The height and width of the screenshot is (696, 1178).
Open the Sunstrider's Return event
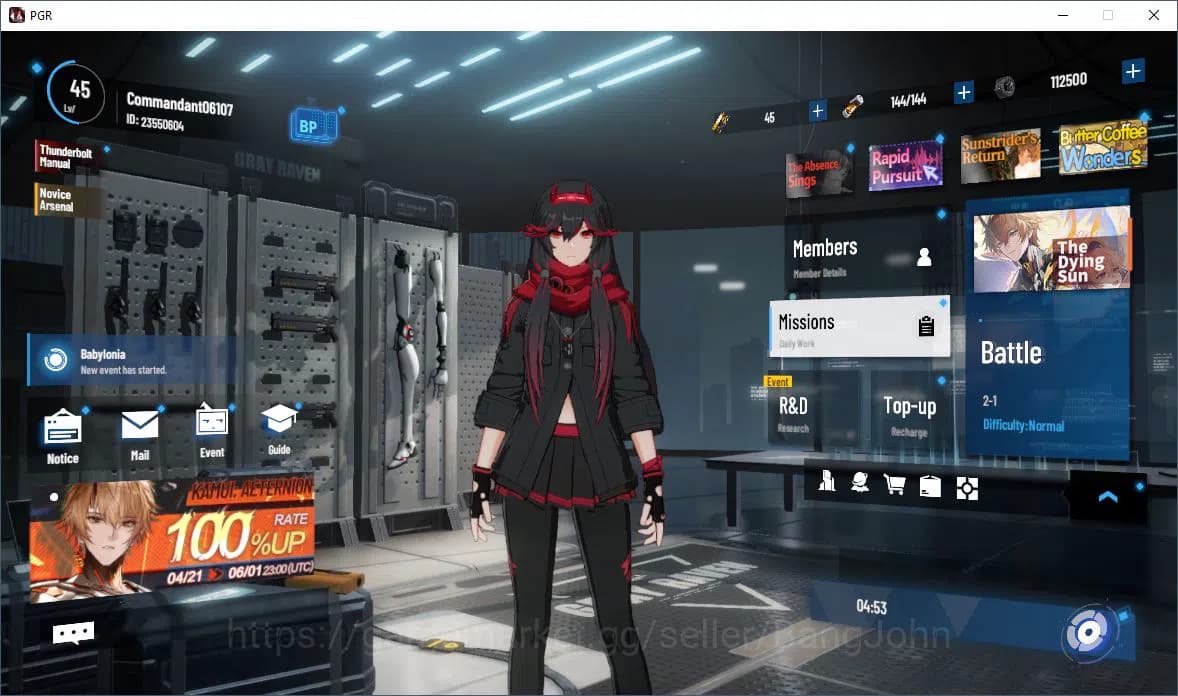(999, 156)
